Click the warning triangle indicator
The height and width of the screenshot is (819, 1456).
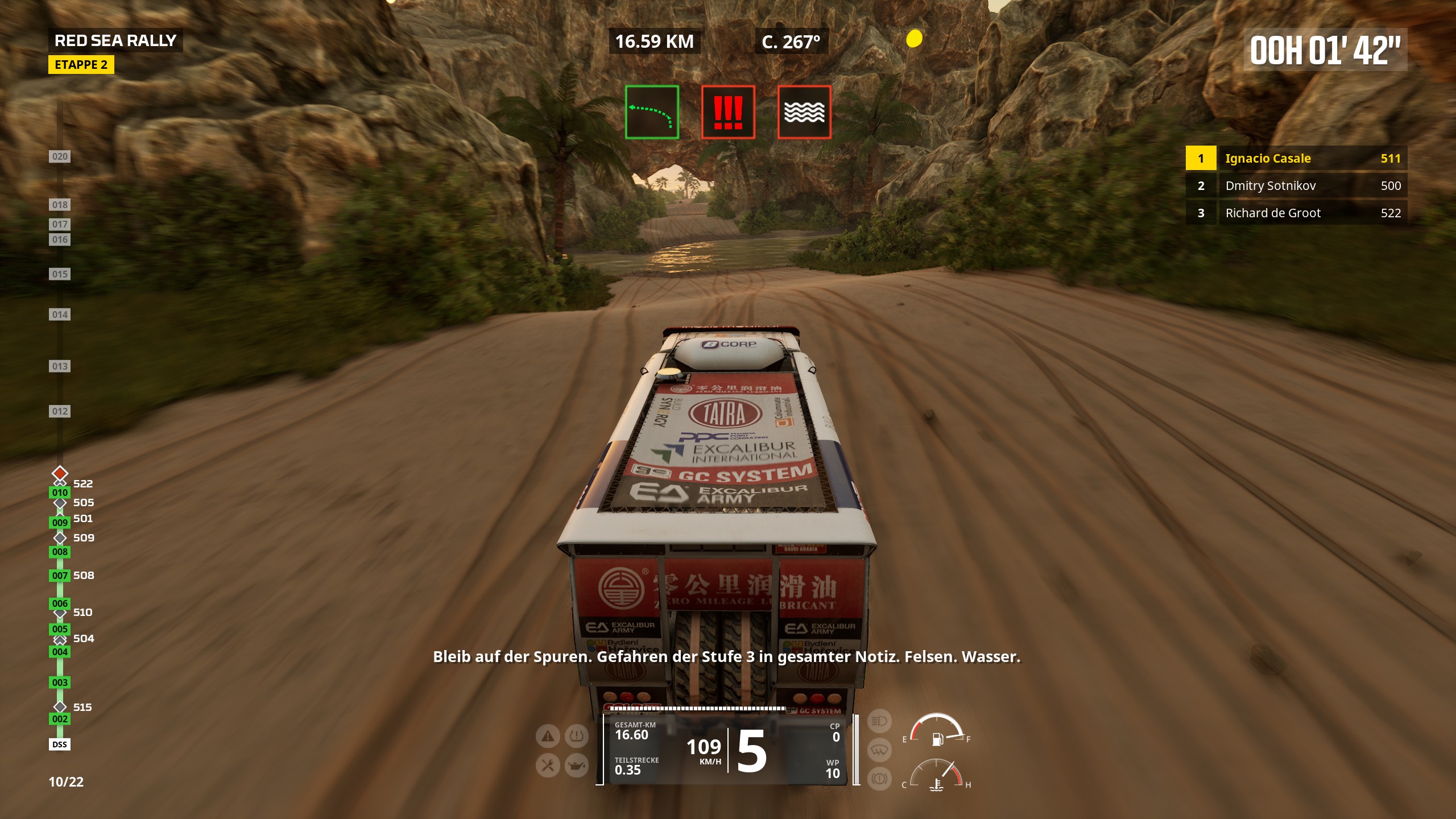click(x=548, y=737)
